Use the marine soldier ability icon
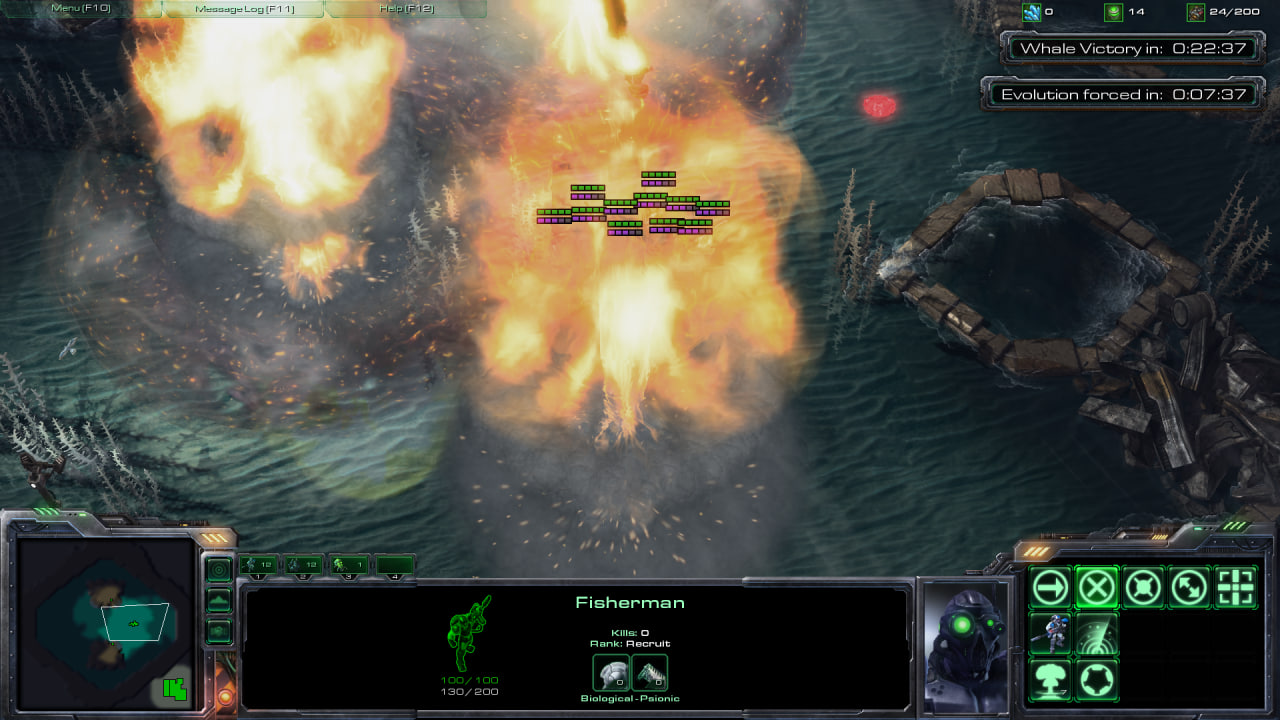This screenshot has height=720, width=1280. (1050, 634)
